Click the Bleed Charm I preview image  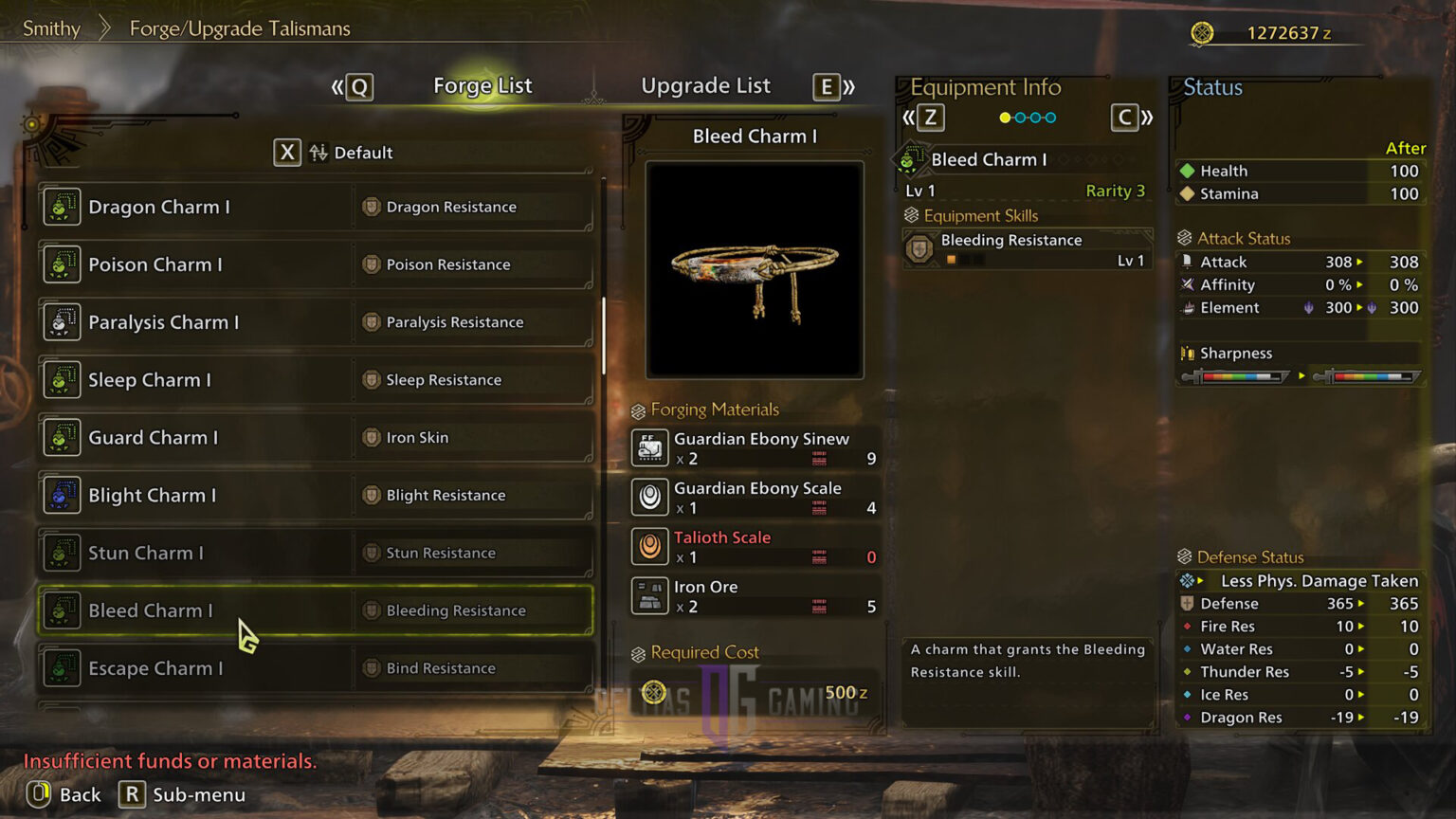click(x=755, y=270)
